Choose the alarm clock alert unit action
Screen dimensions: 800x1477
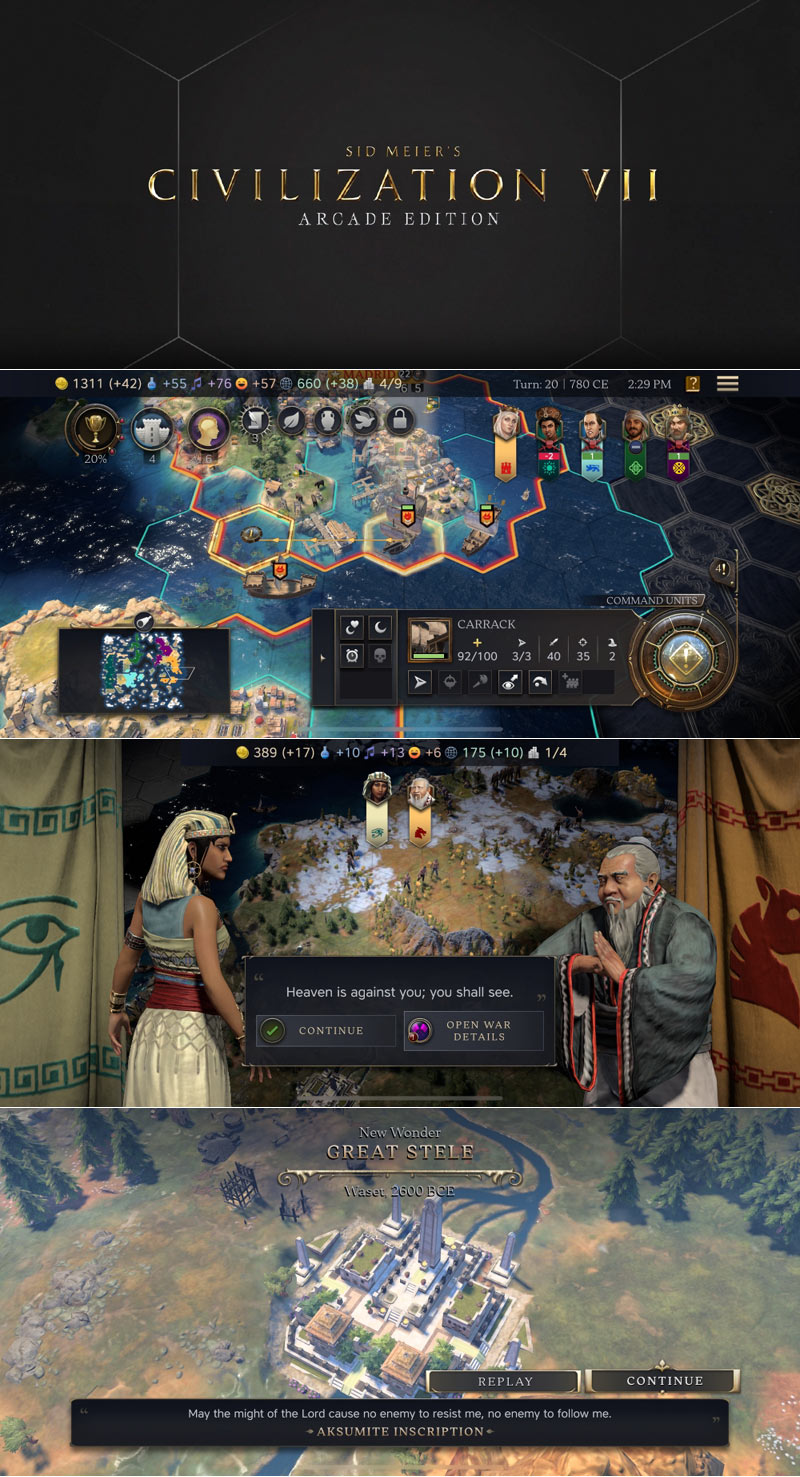click(x=352, y=656)
